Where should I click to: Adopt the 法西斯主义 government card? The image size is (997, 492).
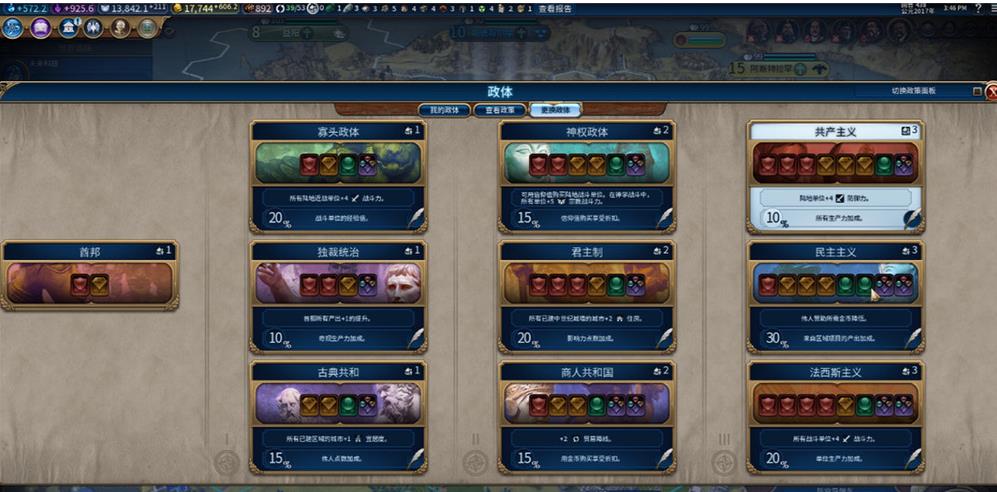click(x=835, y=372)
